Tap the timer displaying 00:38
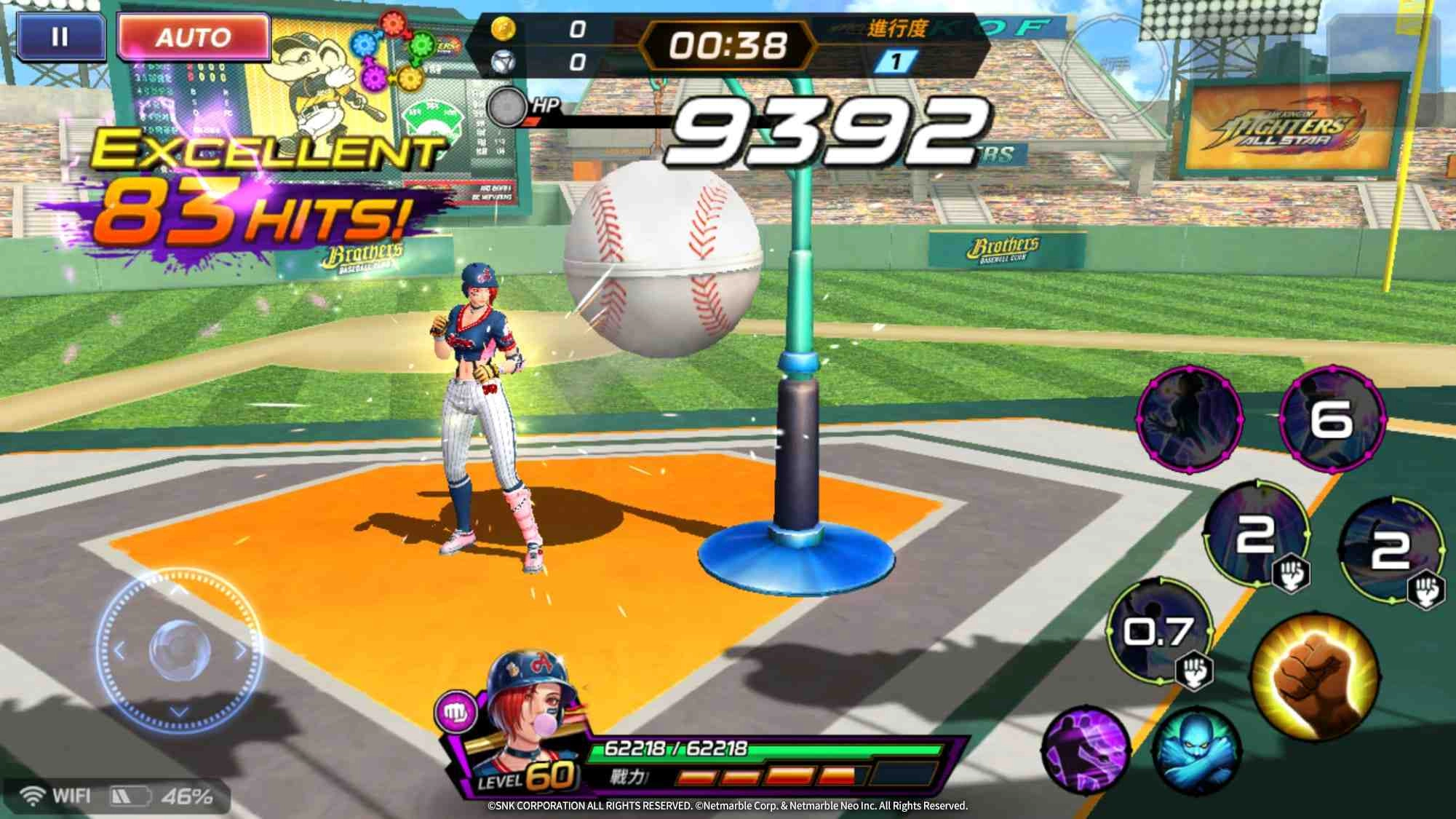 point(728,45)
